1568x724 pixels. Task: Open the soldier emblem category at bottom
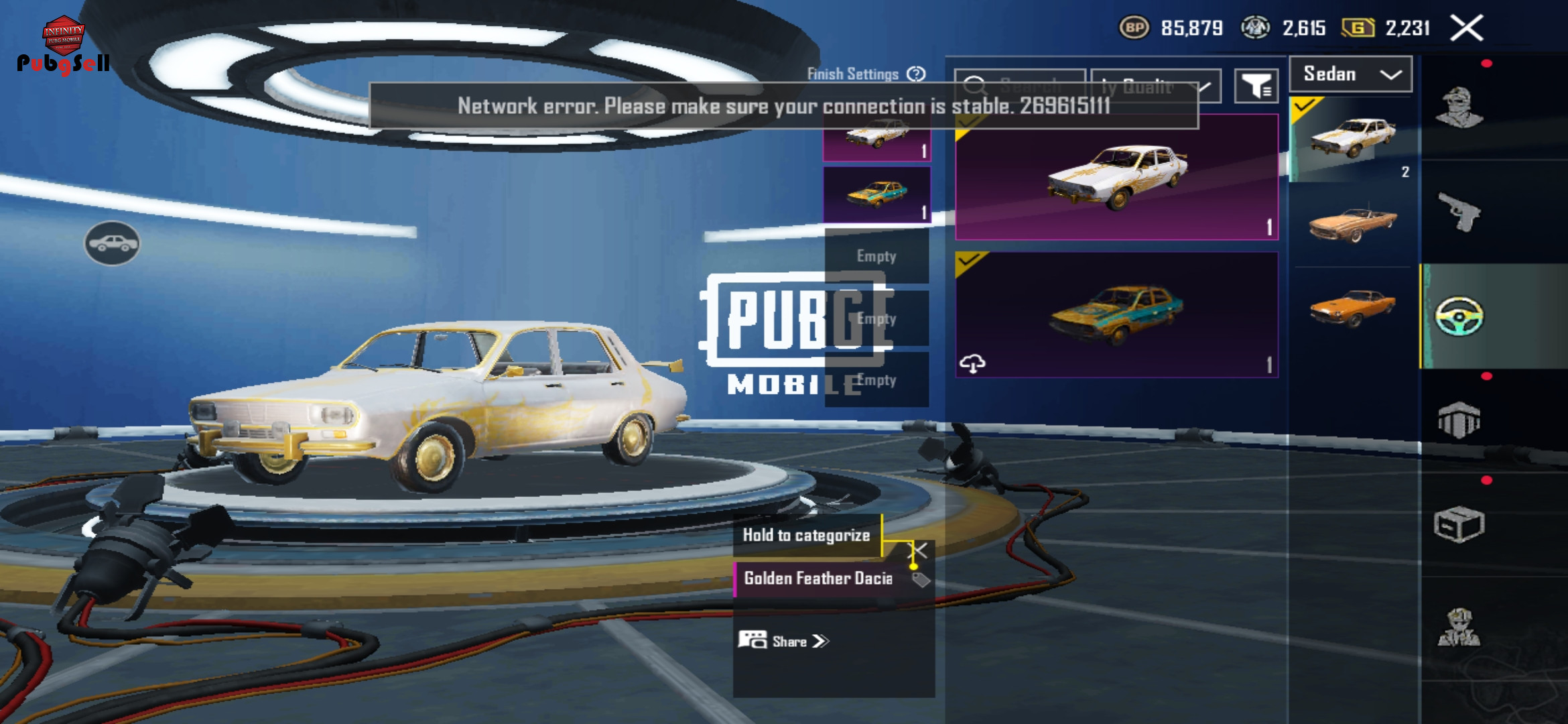click(1459, 627)
